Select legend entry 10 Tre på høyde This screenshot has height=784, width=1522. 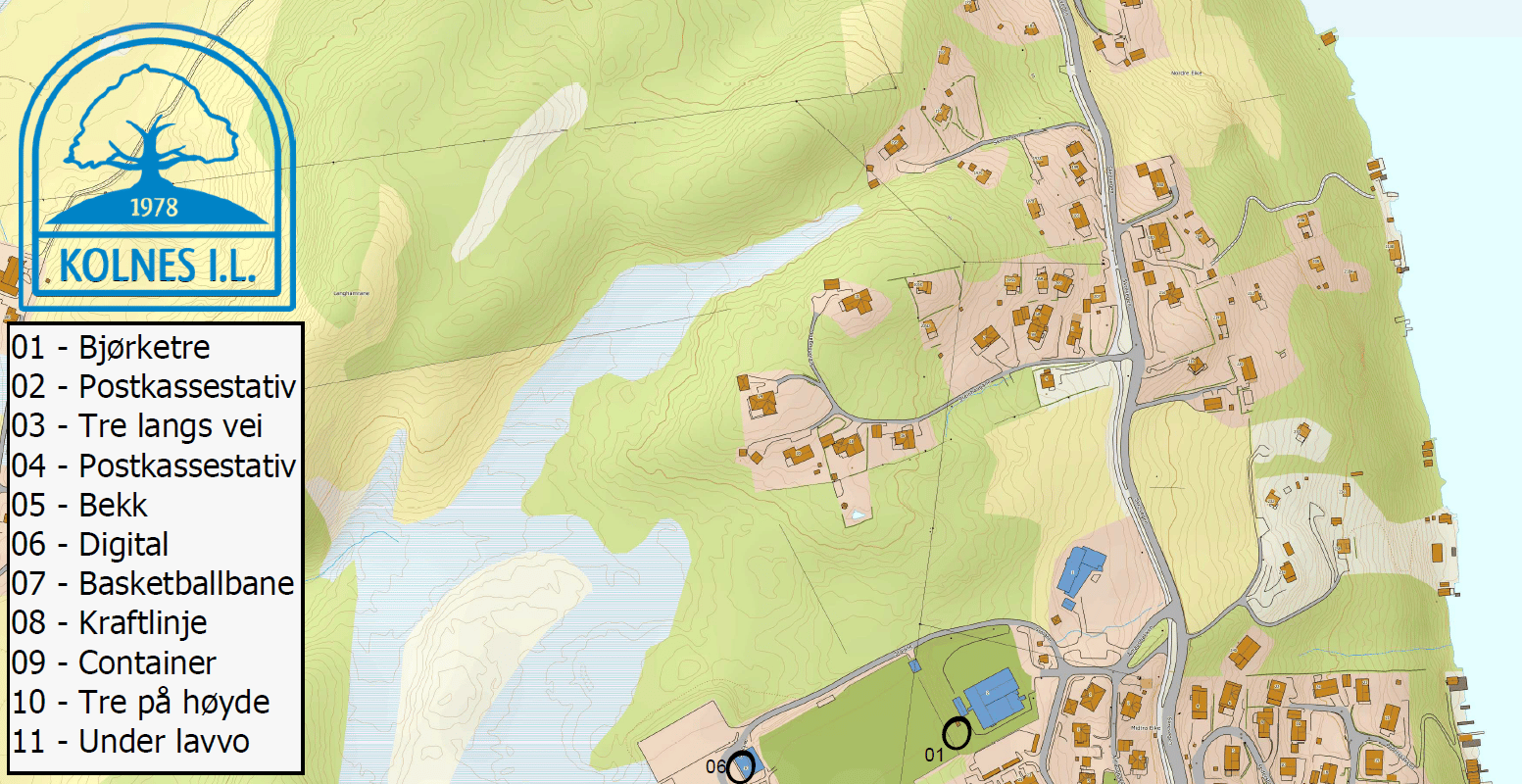tap(140, 703)
